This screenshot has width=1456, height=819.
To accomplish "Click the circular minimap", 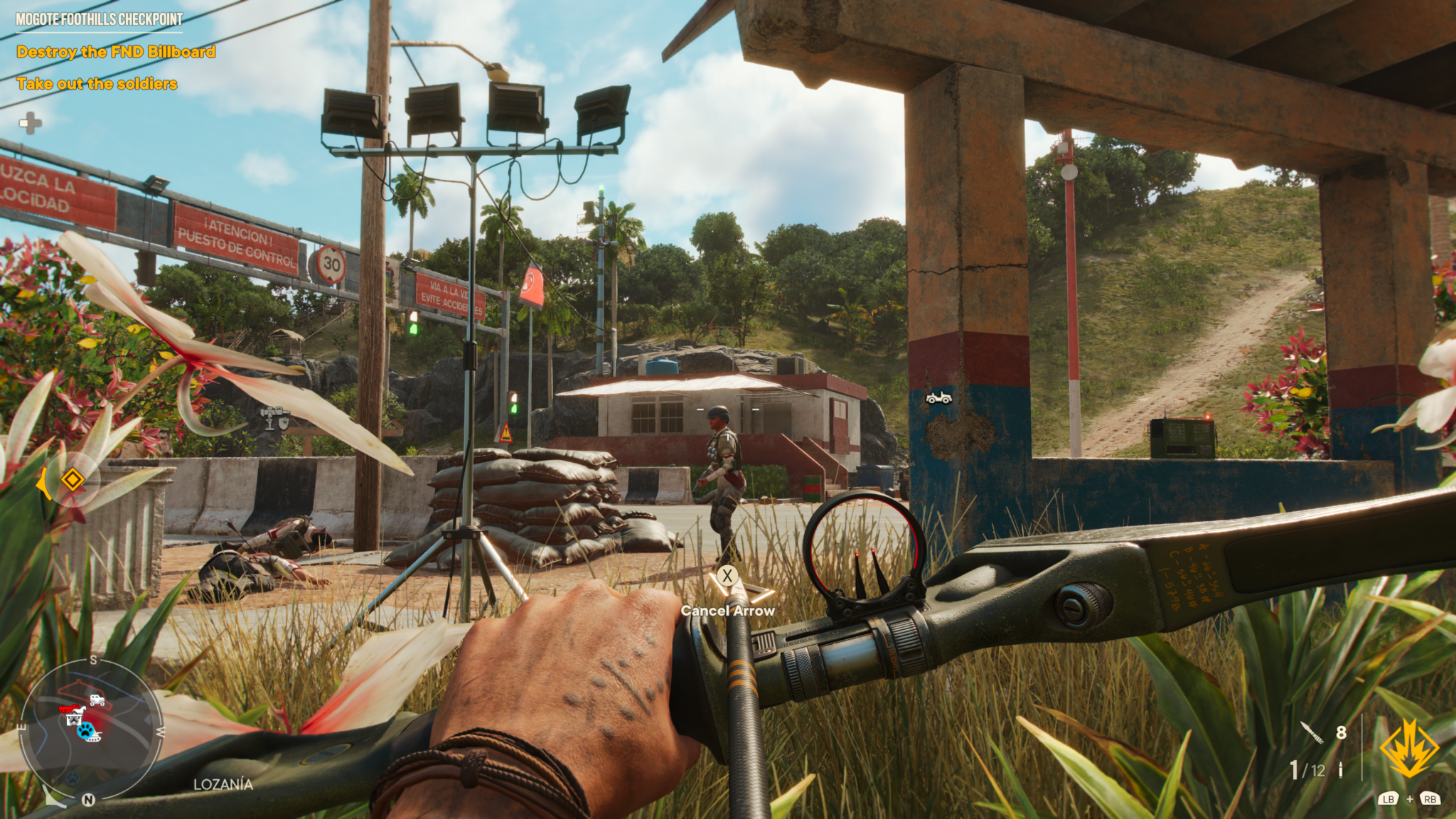I will coord(90,730).
